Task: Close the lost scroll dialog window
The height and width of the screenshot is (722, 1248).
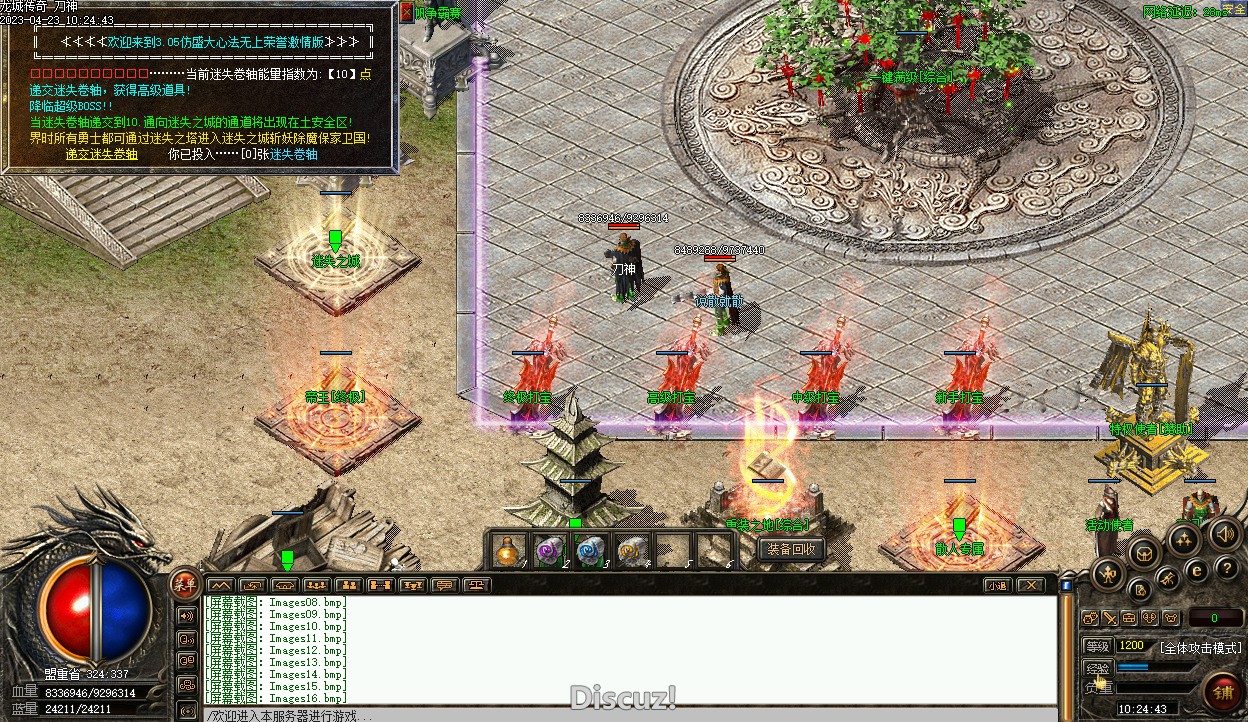Action: [x=406, y=12]
